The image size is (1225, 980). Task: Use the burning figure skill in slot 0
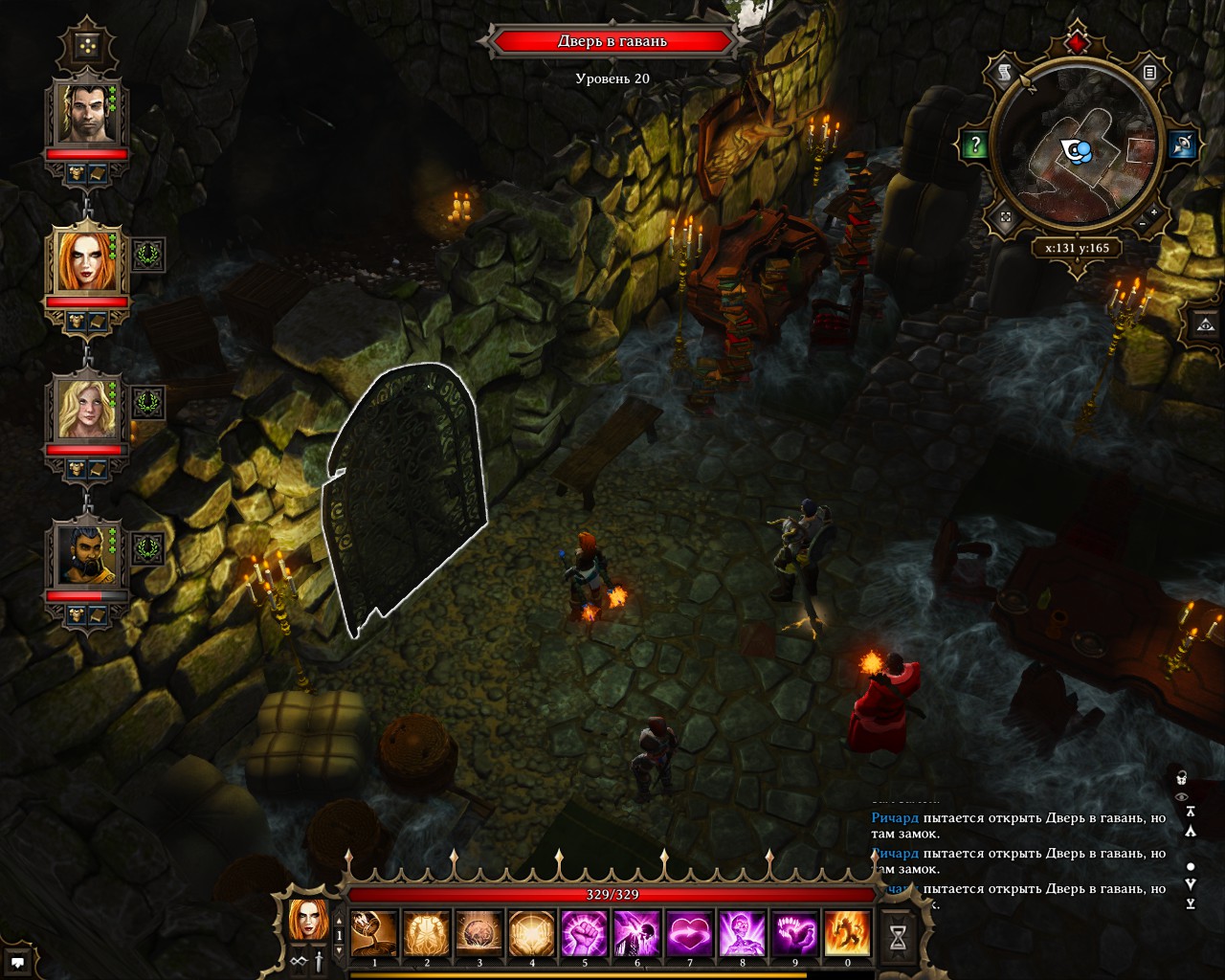coord(847,933)
